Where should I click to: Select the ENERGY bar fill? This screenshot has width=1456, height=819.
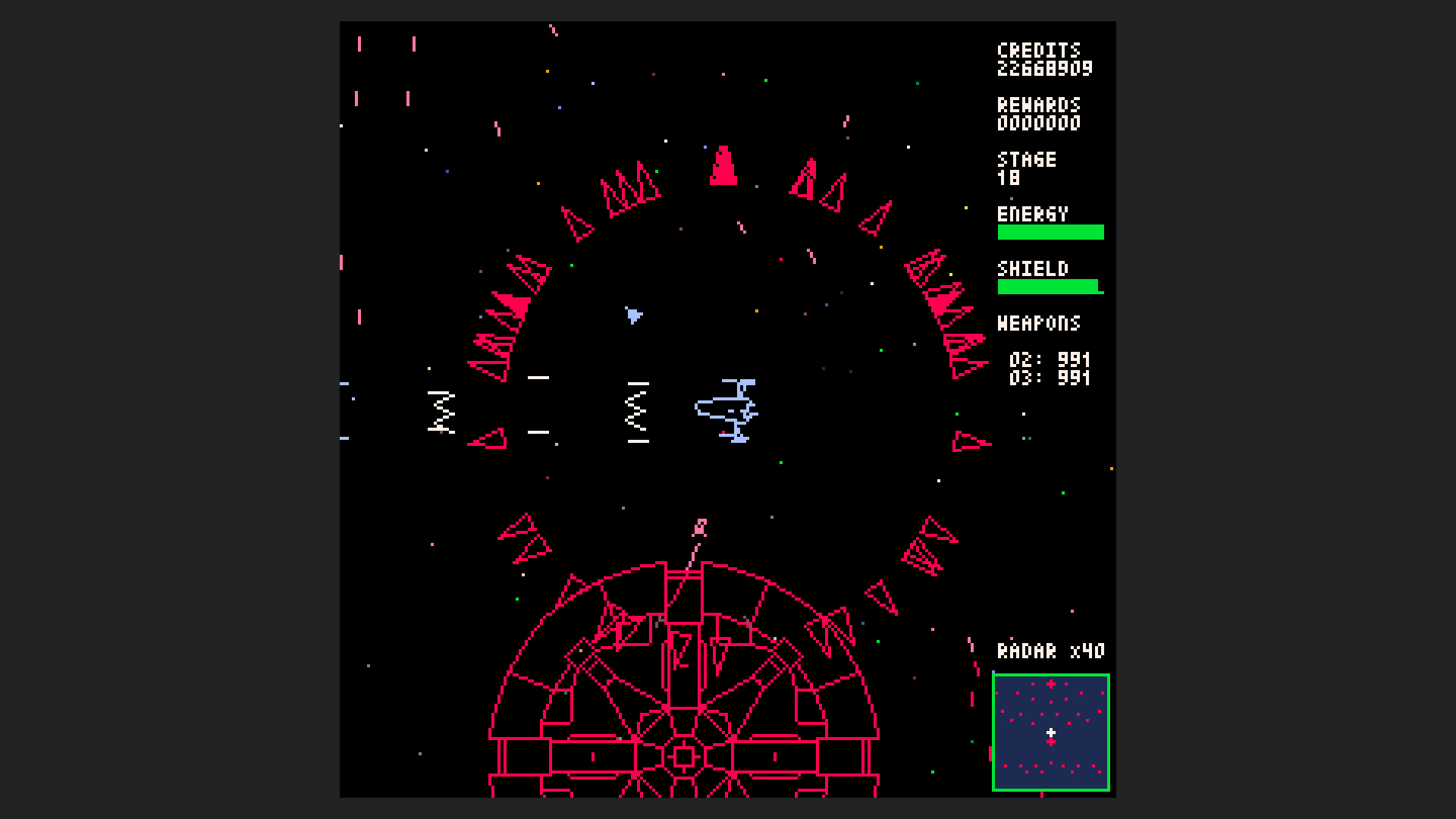pyautogui.click(x=1050, y=231)
